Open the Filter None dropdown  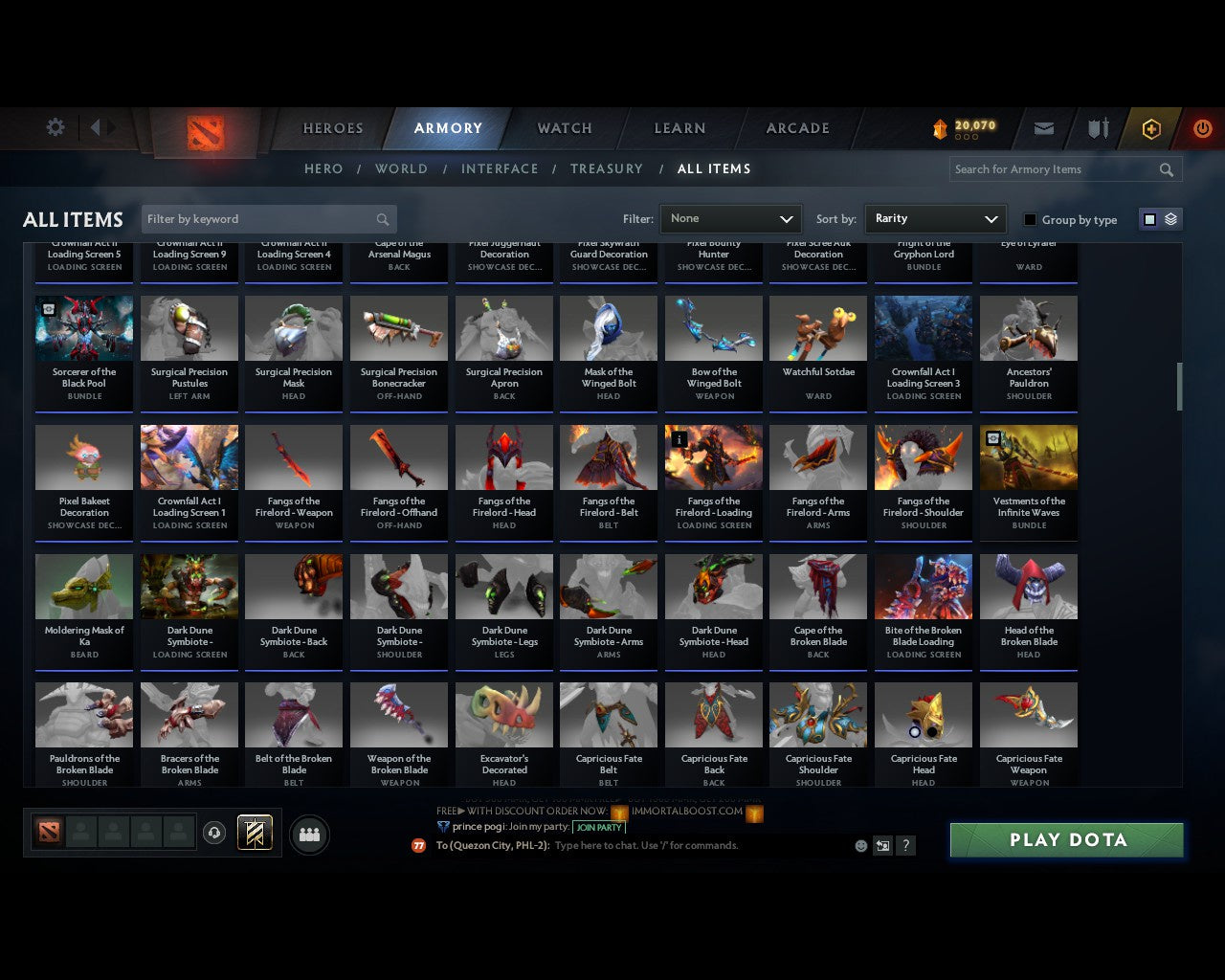click(x=730, y=219)
